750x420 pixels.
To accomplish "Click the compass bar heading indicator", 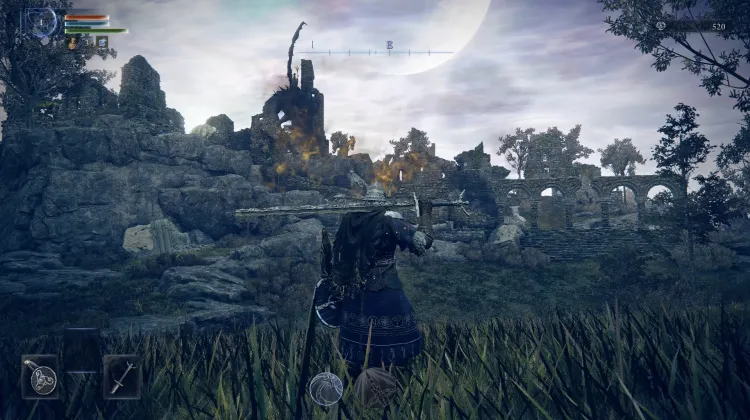I will pos(389,47).
